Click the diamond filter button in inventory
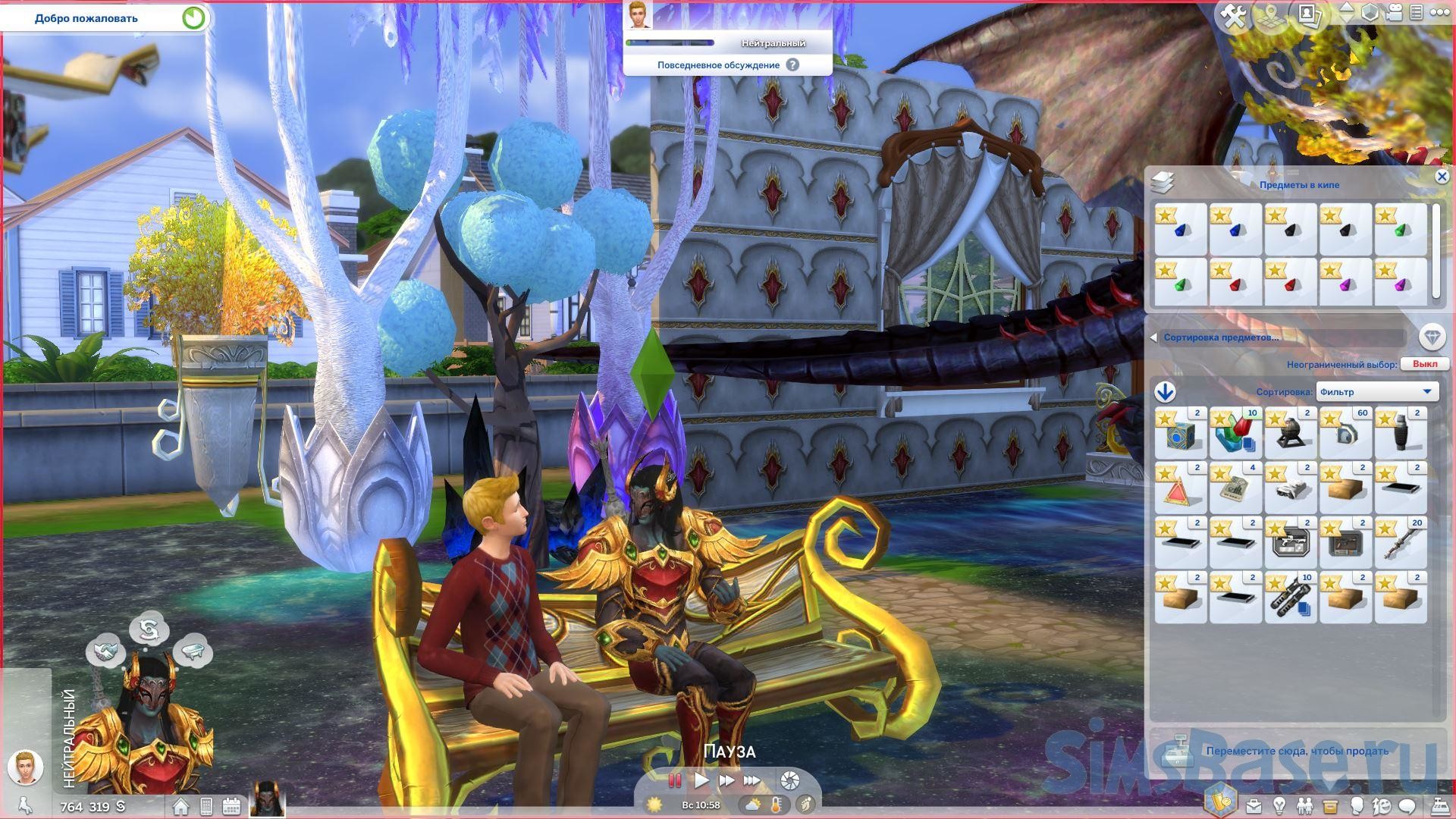The height and width of the screenshot is (819, 1456). pos(1432,337)
